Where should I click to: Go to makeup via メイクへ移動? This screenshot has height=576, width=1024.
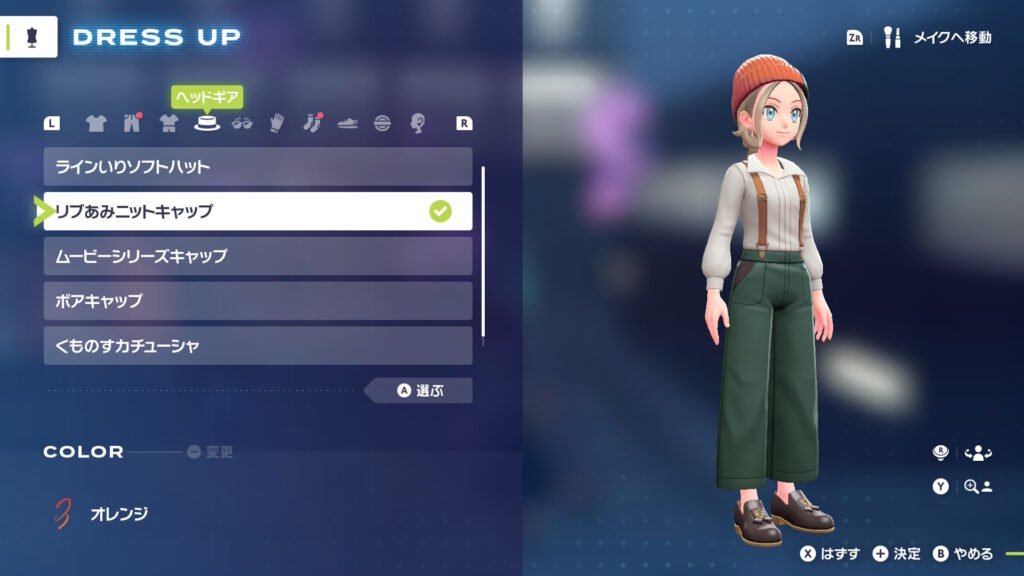point(940,38)
